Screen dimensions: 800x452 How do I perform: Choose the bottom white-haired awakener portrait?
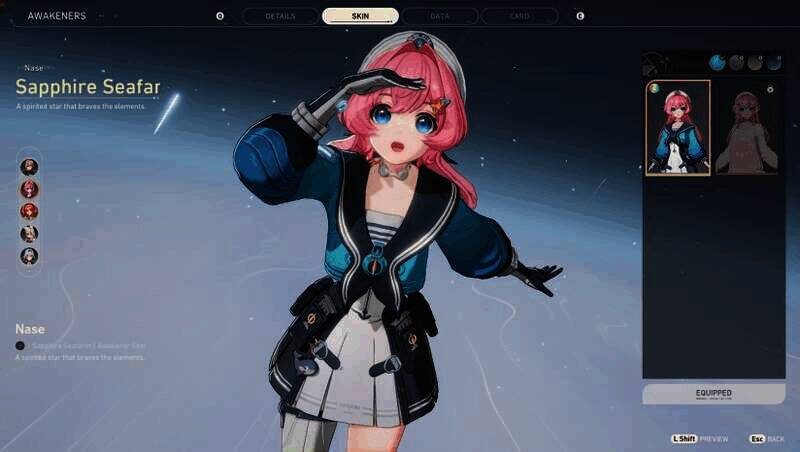coord(30,256)
